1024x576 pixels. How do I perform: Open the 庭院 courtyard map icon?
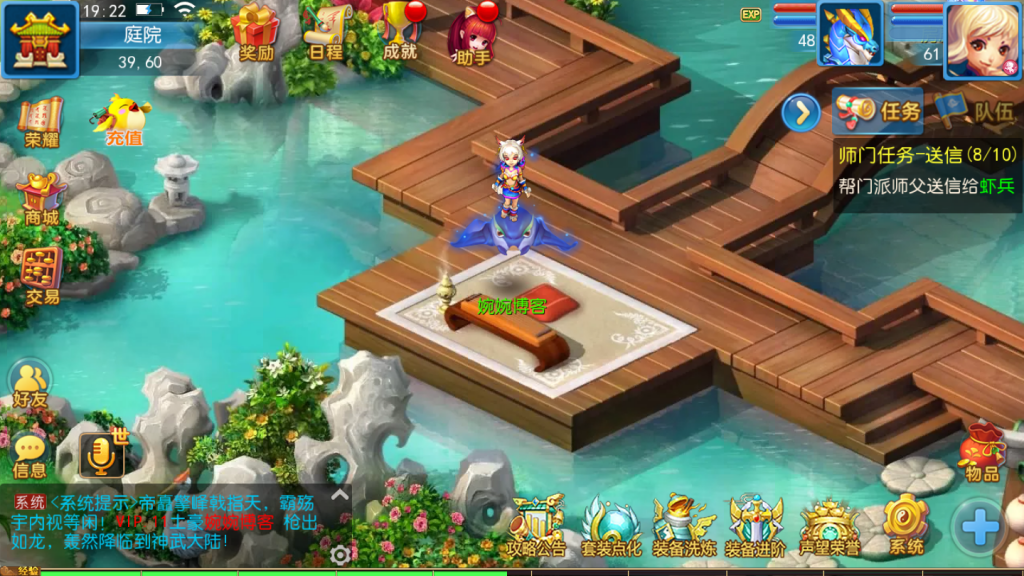[x=40, y=39]
